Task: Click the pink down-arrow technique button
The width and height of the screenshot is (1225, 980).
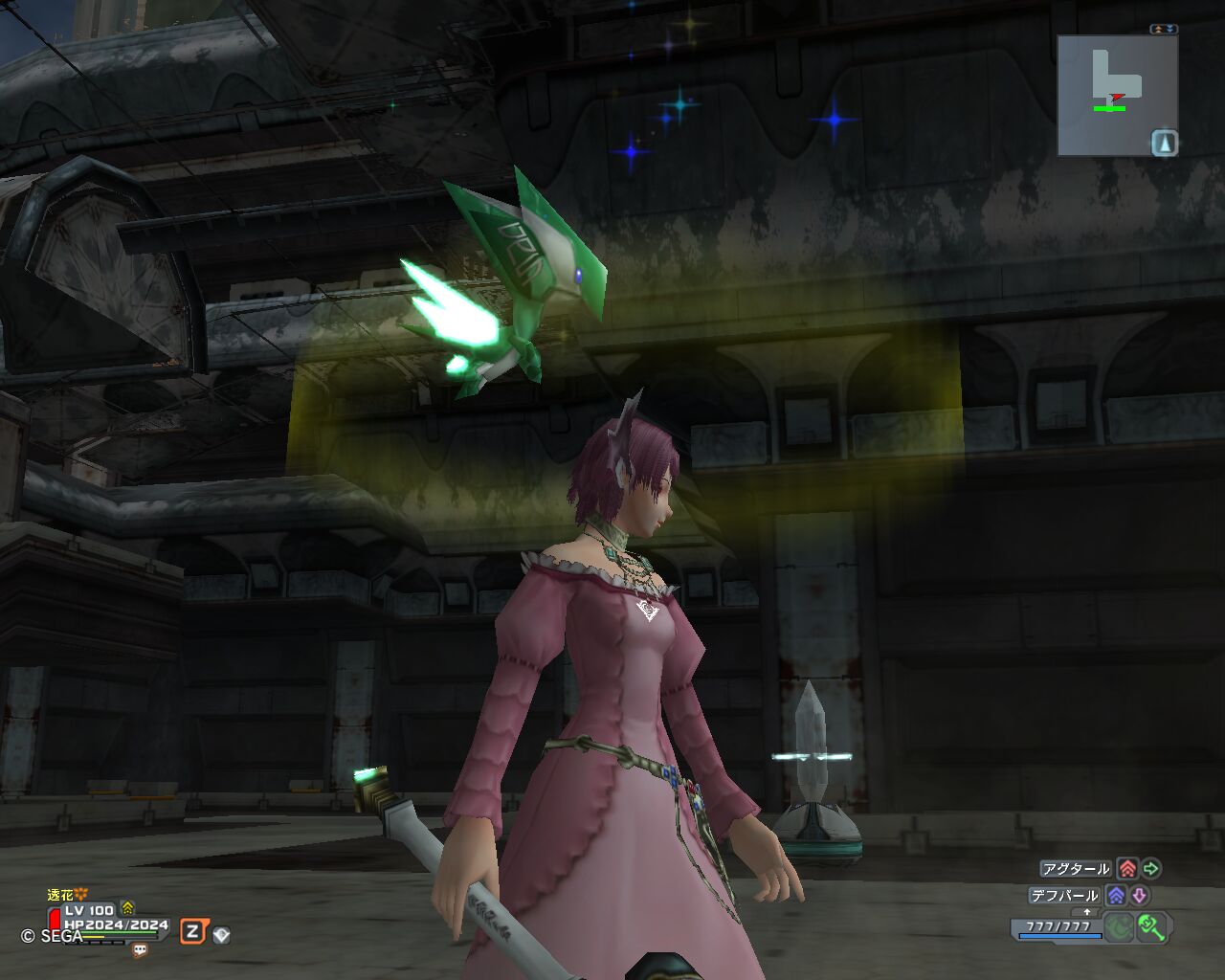Action: click(1139, 896)
